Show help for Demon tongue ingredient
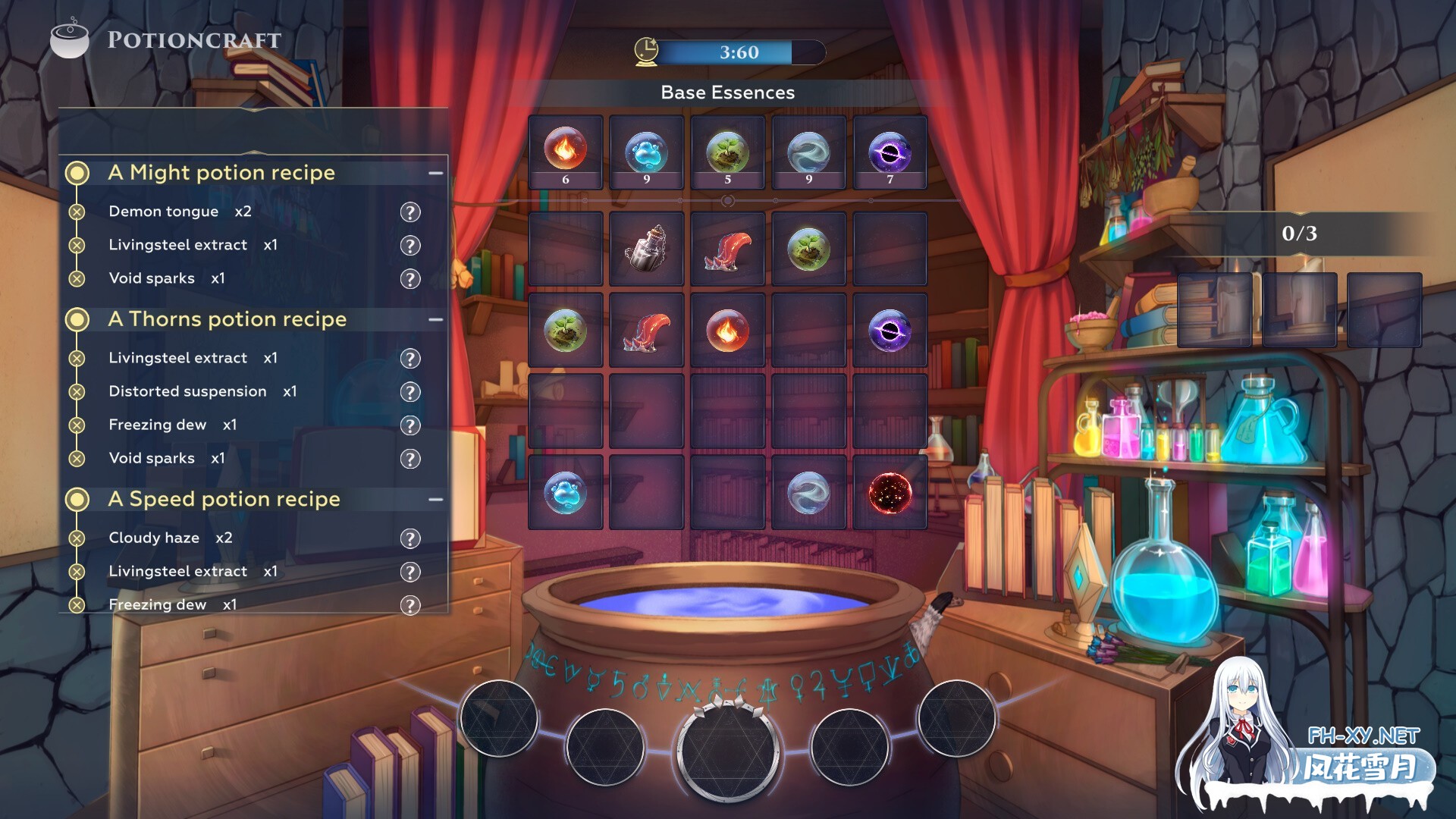This screenshot has width=1456, height=819. tap(410, 212)
